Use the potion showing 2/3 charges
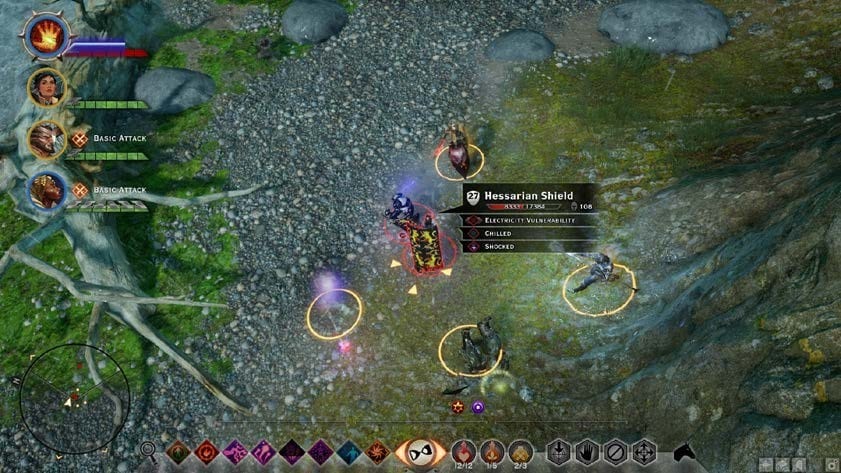The height and width of the screenshot is (473, 841). point(520,452)
